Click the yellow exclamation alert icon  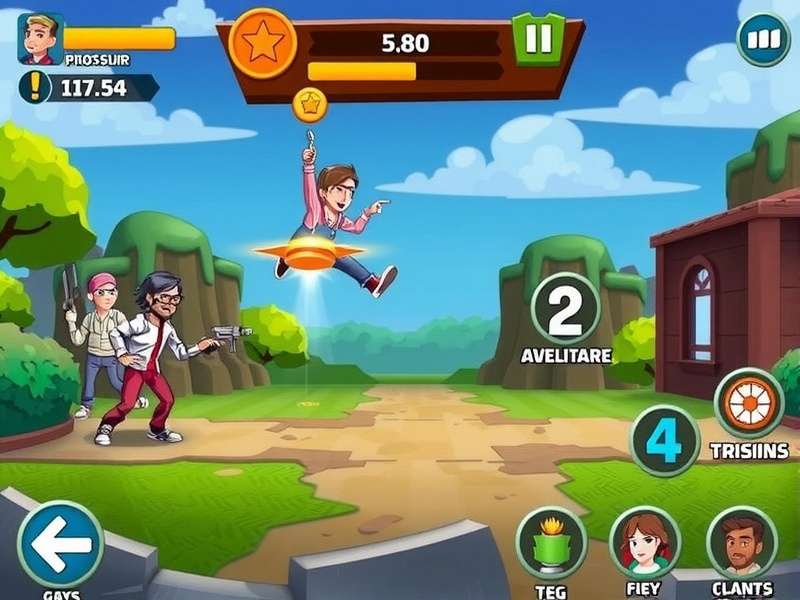coord(36,87)
